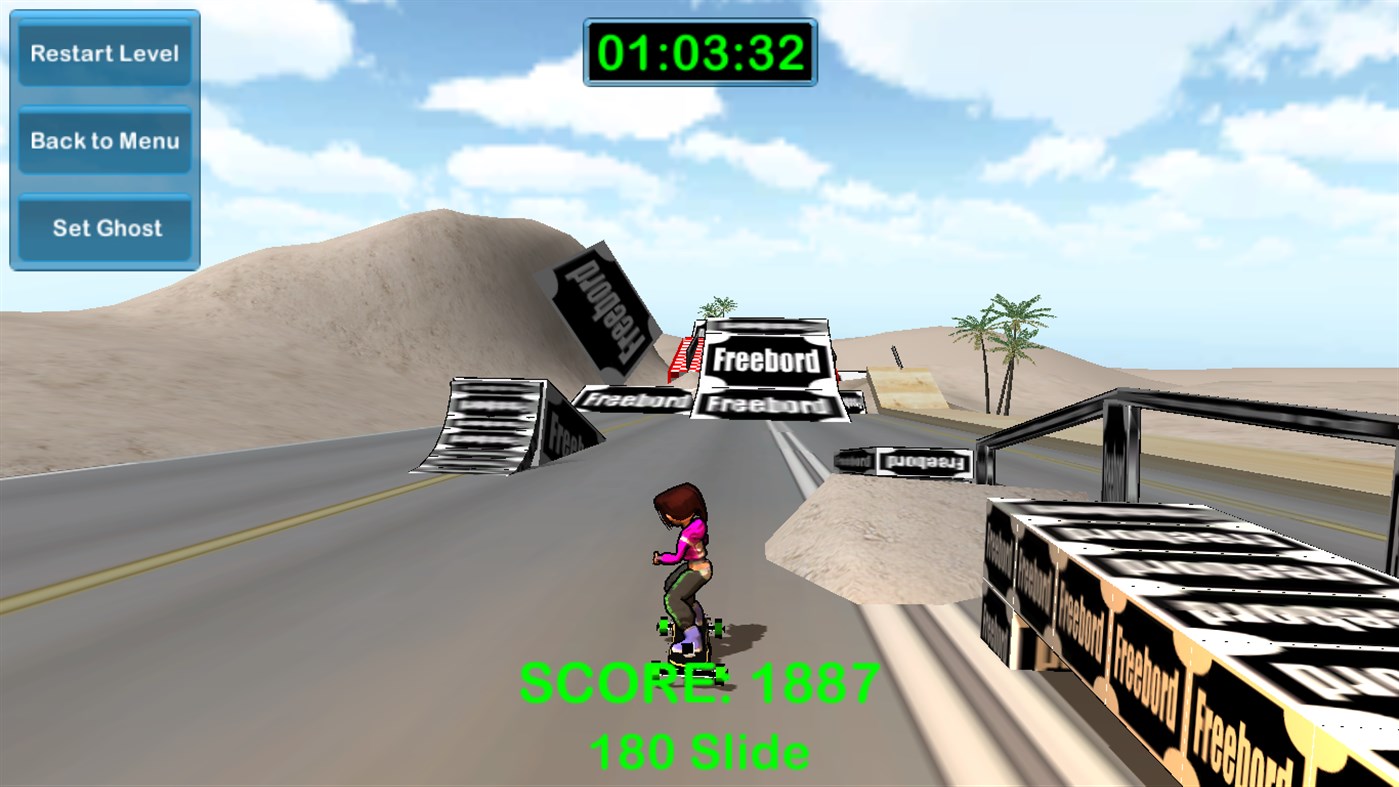
Task: Click the SCORE: 1887 text
Action: 698,681
